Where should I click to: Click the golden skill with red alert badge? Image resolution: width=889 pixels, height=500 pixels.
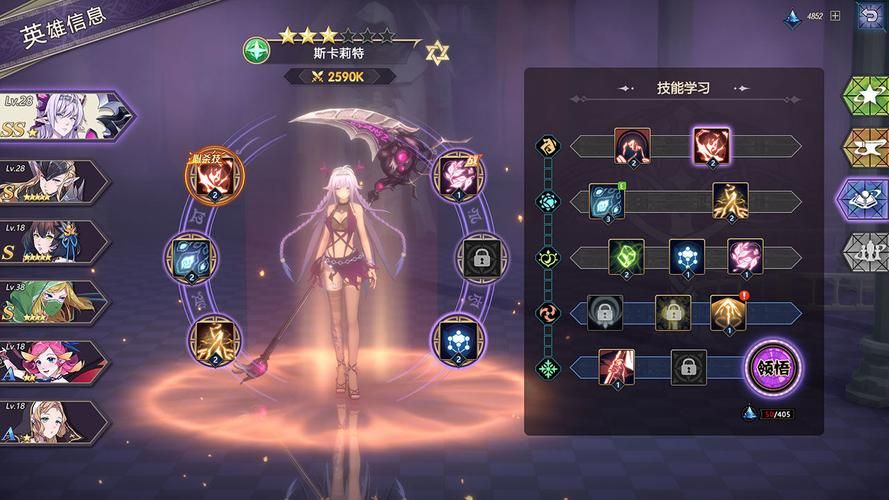(727, 313)
